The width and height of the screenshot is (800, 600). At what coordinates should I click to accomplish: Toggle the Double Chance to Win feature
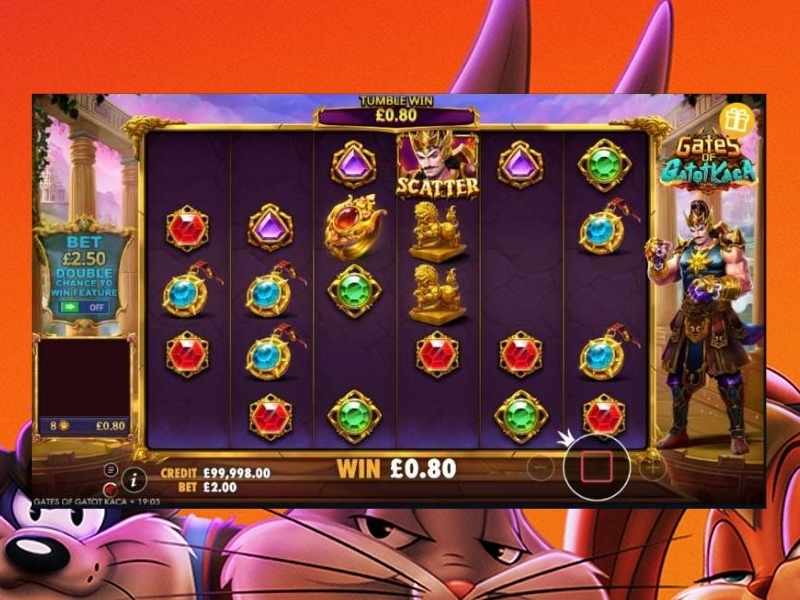(83, 307)
